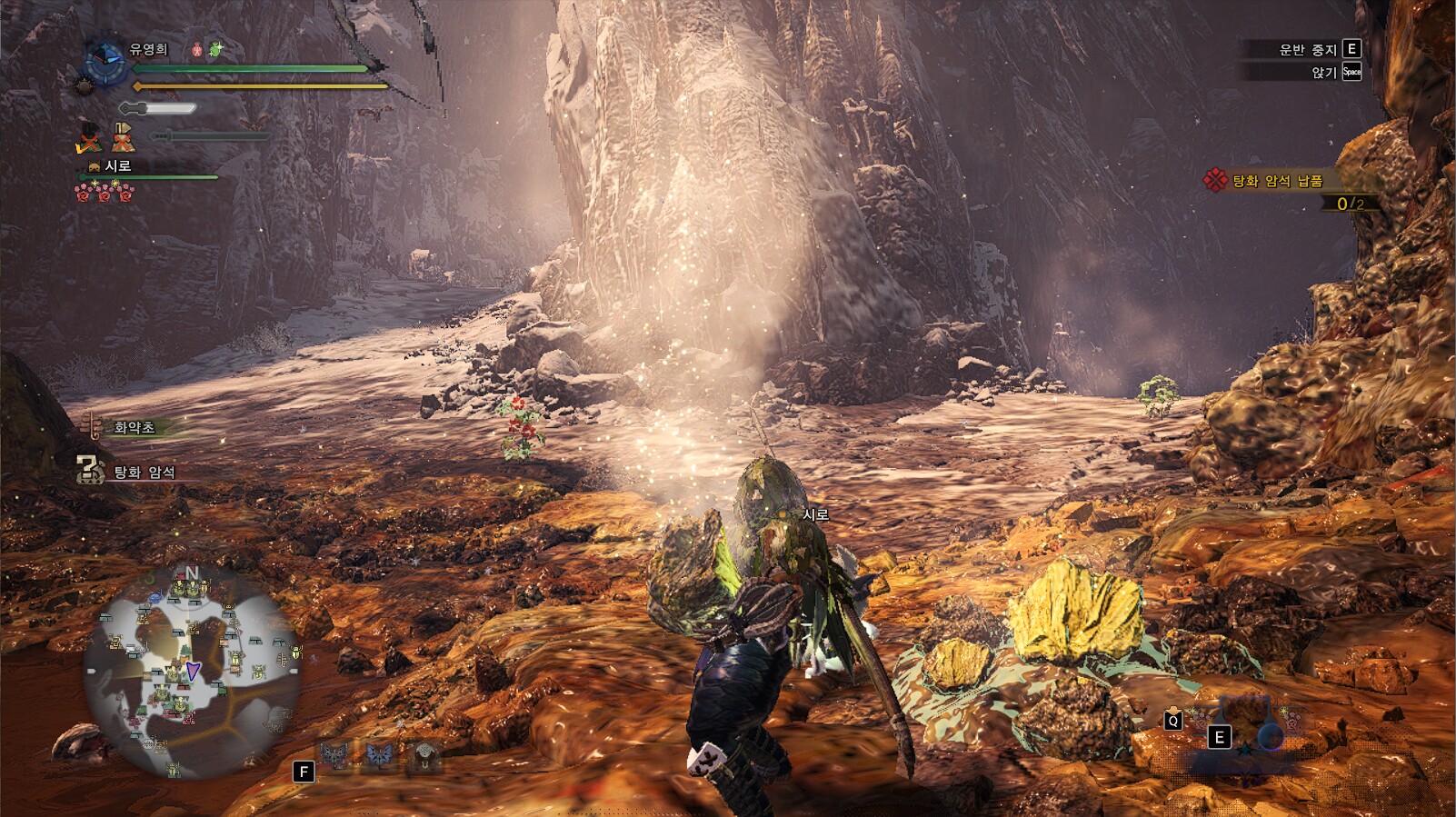Select the item bar's carried item slot

1247,722
